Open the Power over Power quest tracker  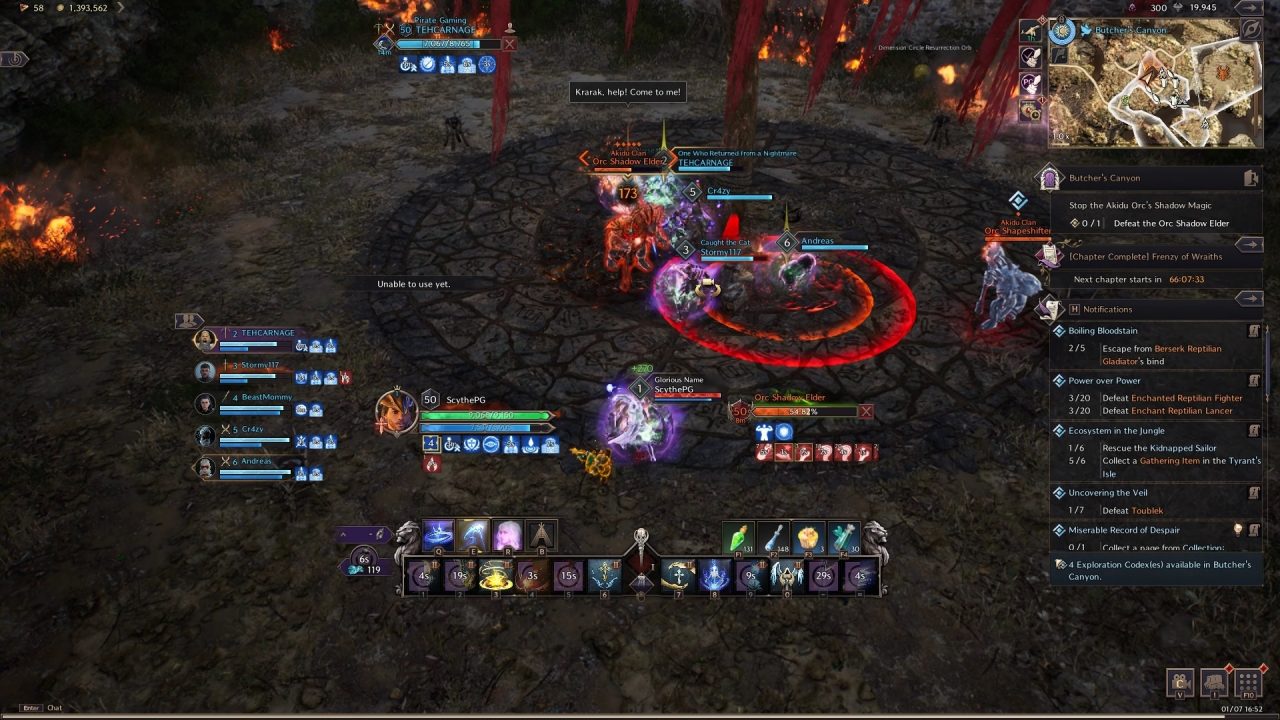coord(1104,381)
